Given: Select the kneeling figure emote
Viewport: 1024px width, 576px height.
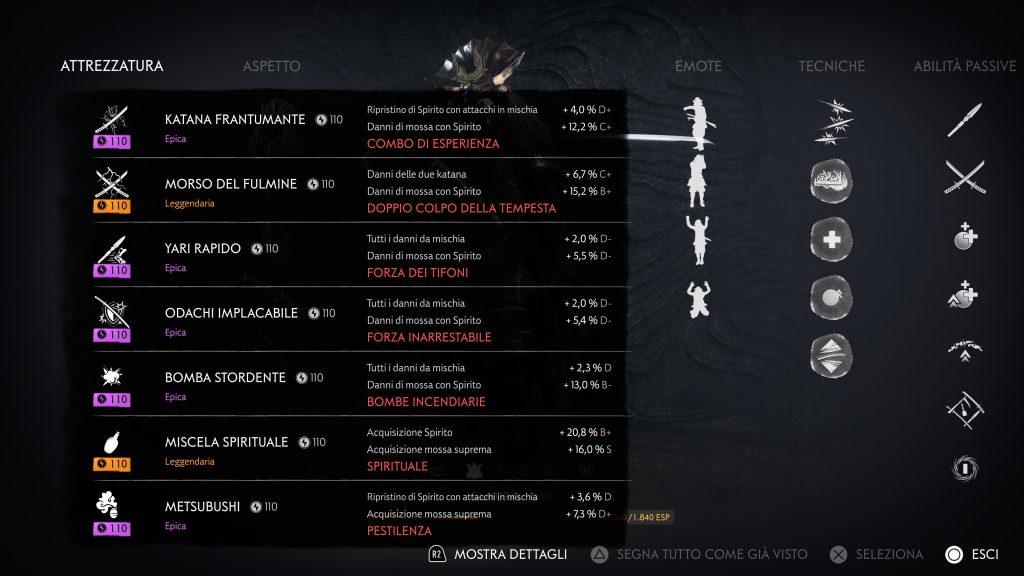Looking at the screenshot, I should click(697, 296).
